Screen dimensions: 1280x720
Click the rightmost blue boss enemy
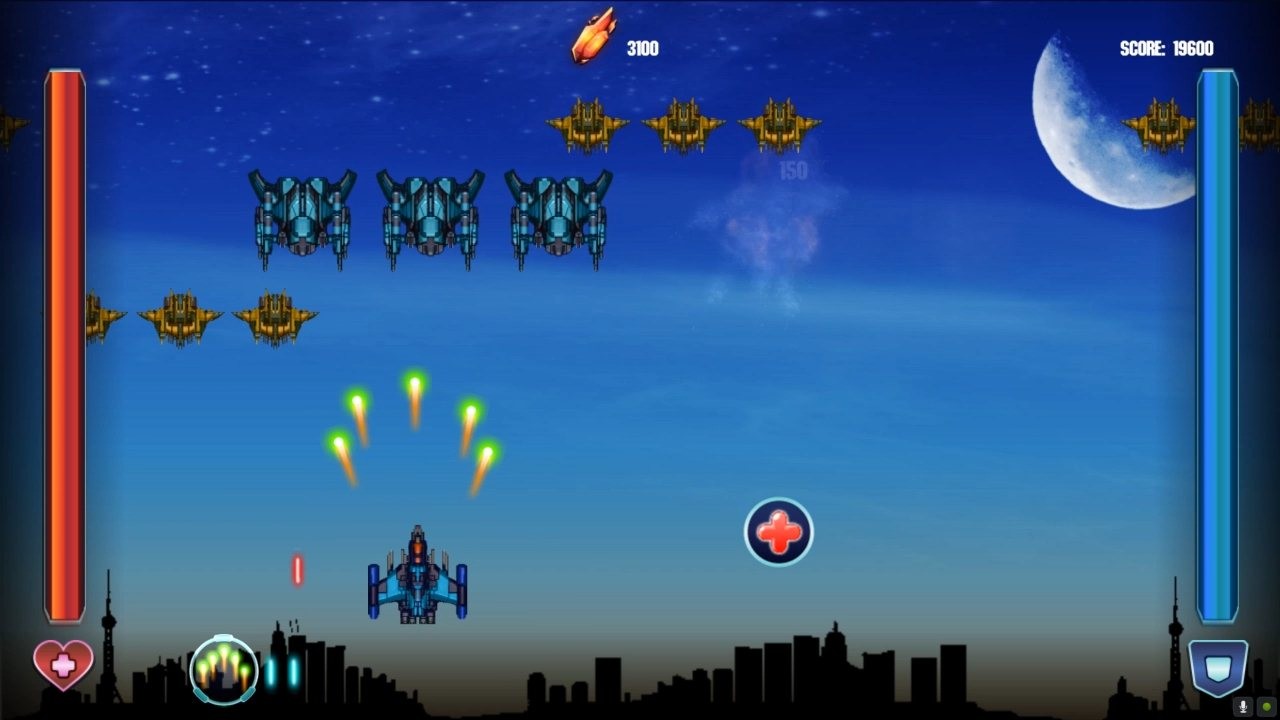[x=560, y=220]
